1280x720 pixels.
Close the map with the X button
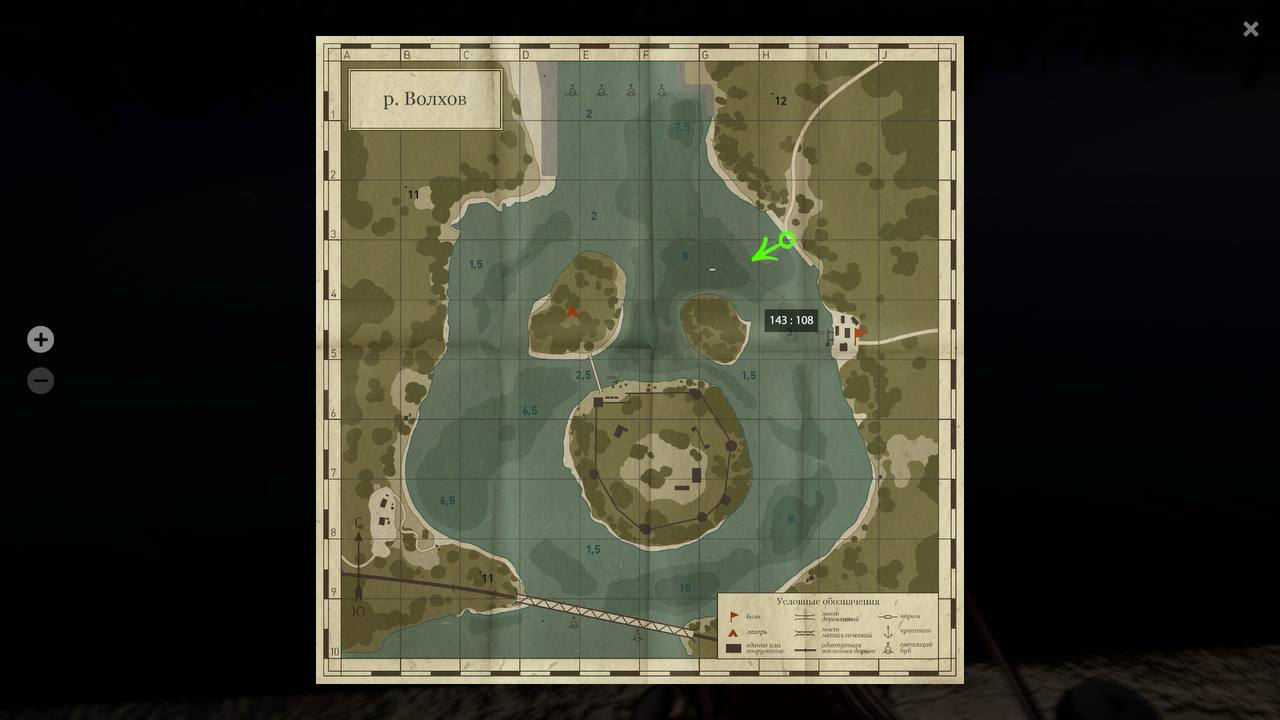[x=1250, y=28]
